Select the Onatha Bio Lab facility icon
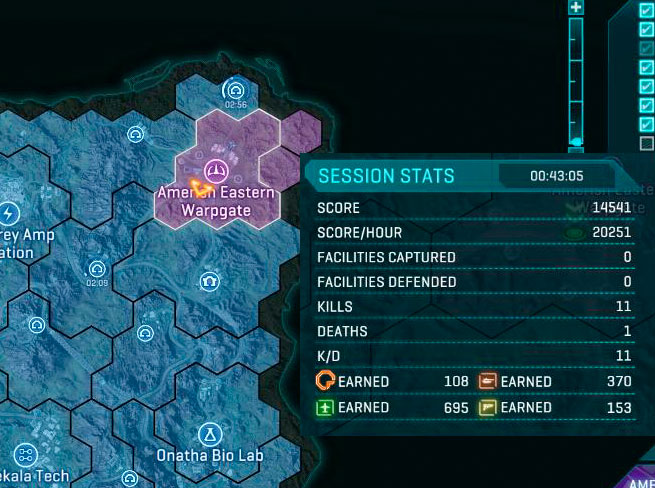655x488 pixels. click(x=210, y=433)
